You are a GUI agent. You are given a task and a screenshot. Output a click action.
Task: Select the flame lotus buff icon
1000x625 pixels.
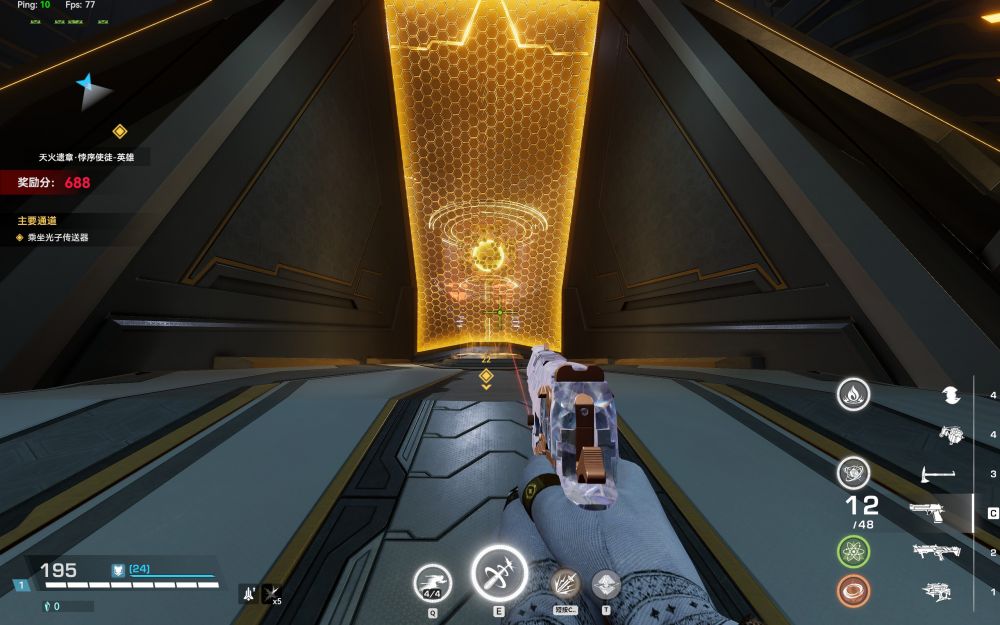coord(853,394)
